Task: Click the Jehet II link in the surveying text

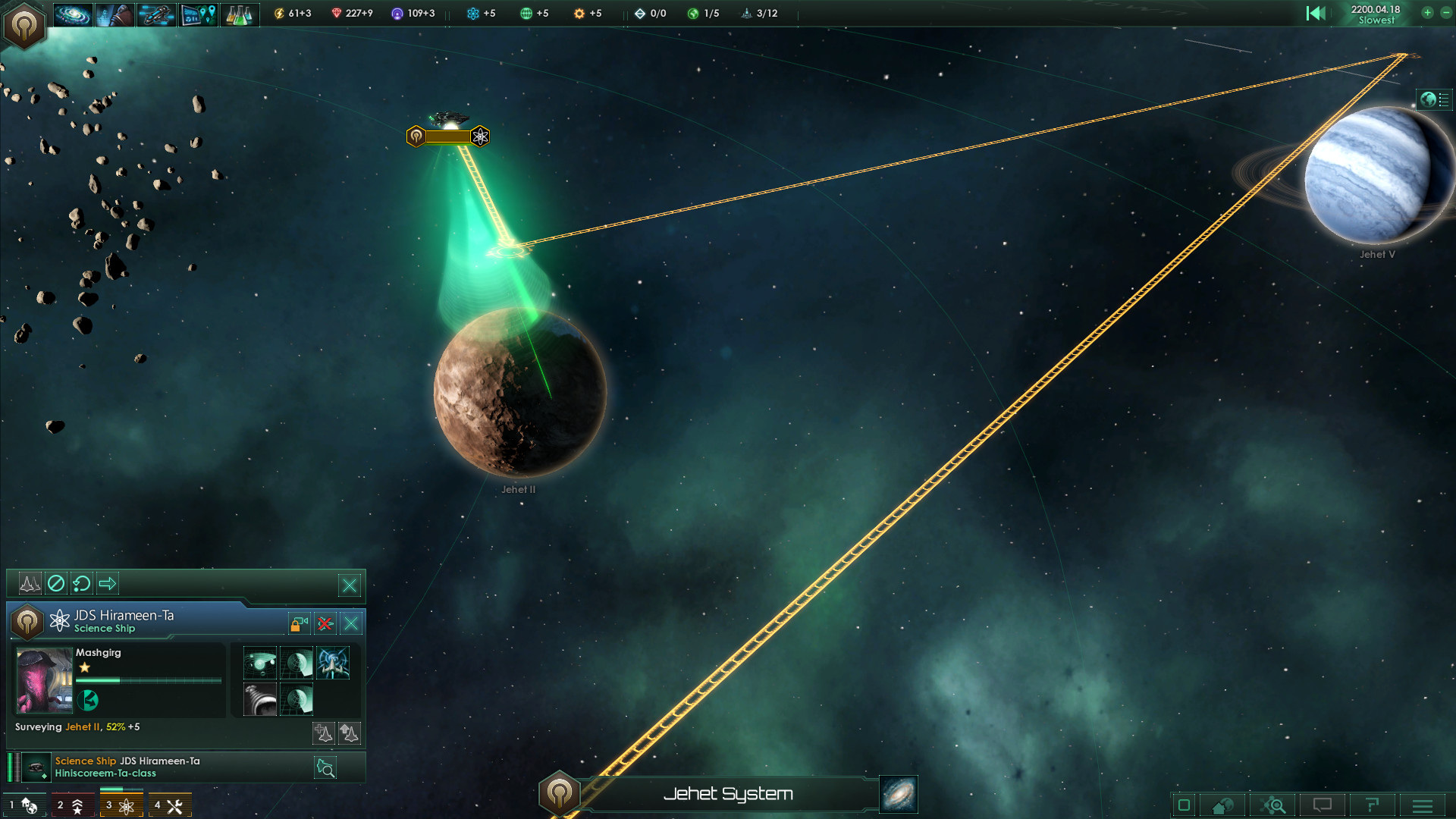Action: (x=83, y=726)
